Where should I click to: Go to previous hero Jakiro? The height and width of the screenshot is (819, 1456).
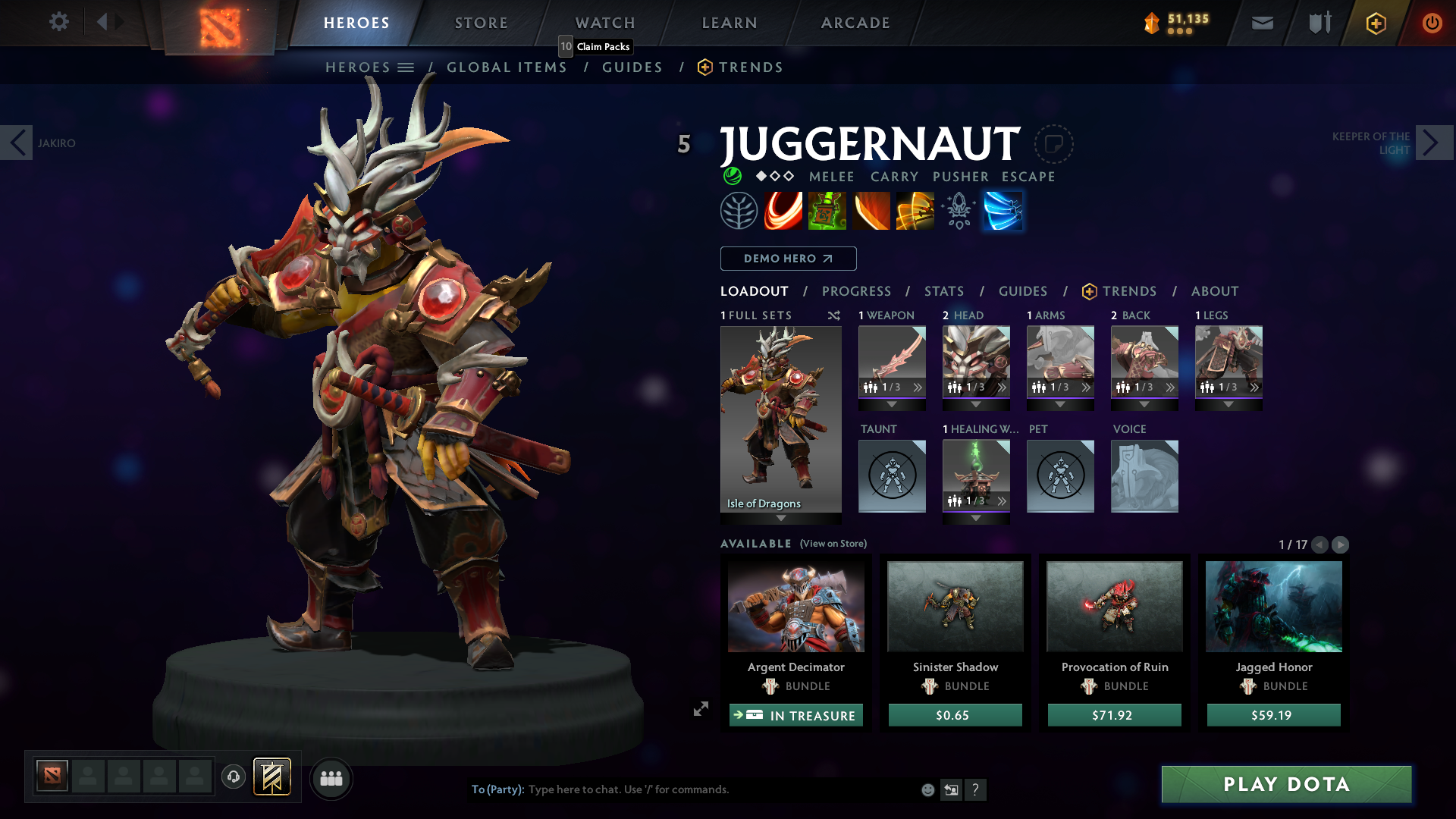click(17, 143)
